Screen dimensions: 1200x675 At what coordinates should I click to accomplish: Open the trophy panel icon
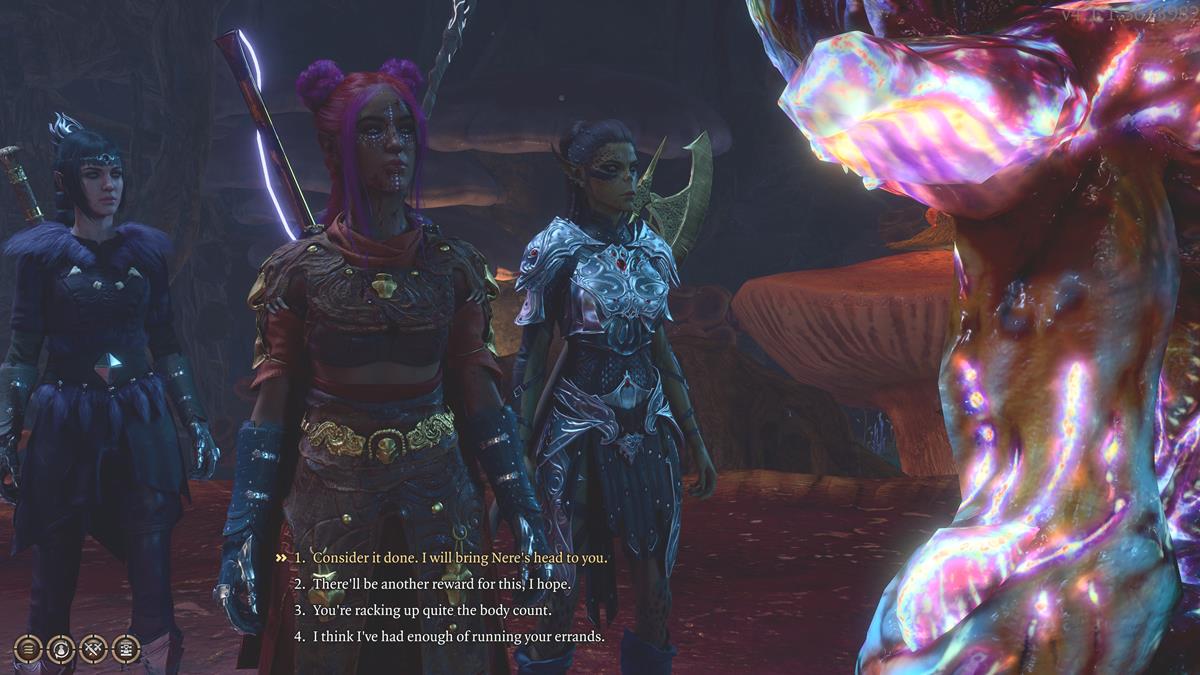pyautogui.click(x=126, y=648)
